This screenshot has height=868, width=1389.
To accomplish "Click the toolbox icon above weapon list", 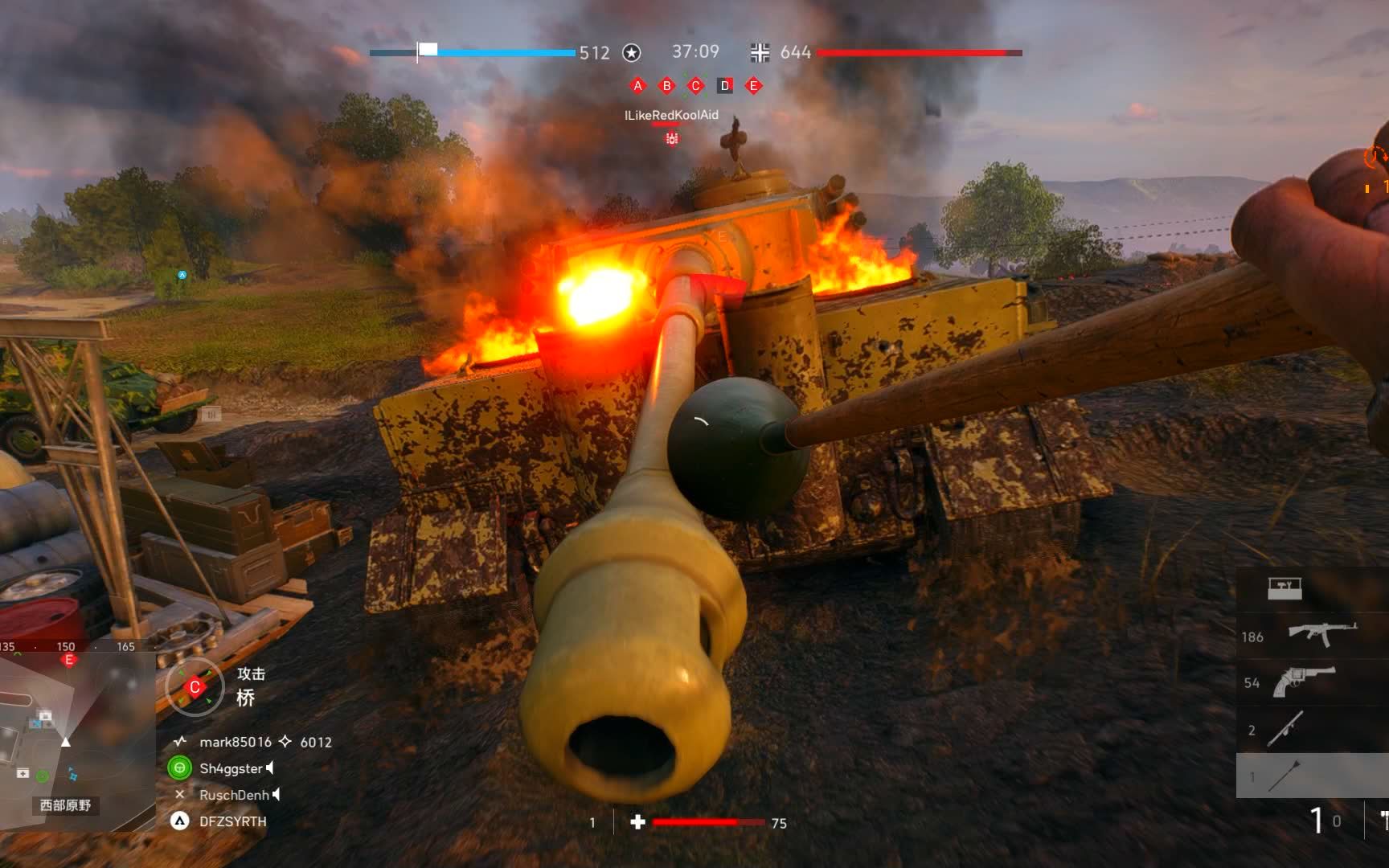I will (1285, 588).
